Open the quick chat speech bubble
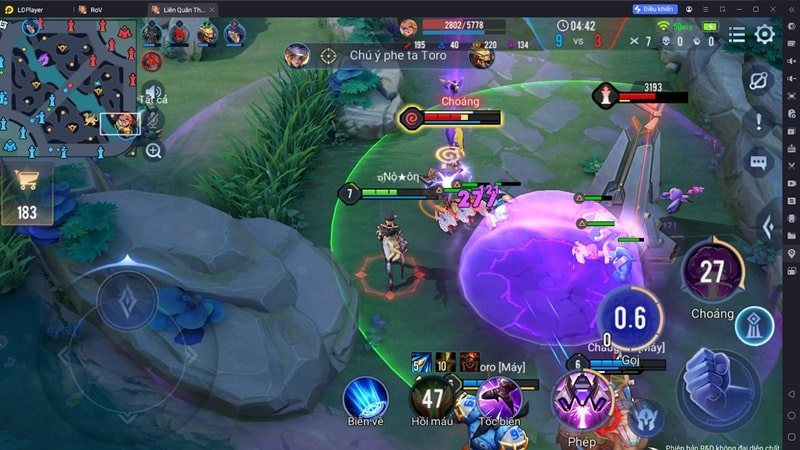This screenshot has width=800, height=450. coord(758,162)
